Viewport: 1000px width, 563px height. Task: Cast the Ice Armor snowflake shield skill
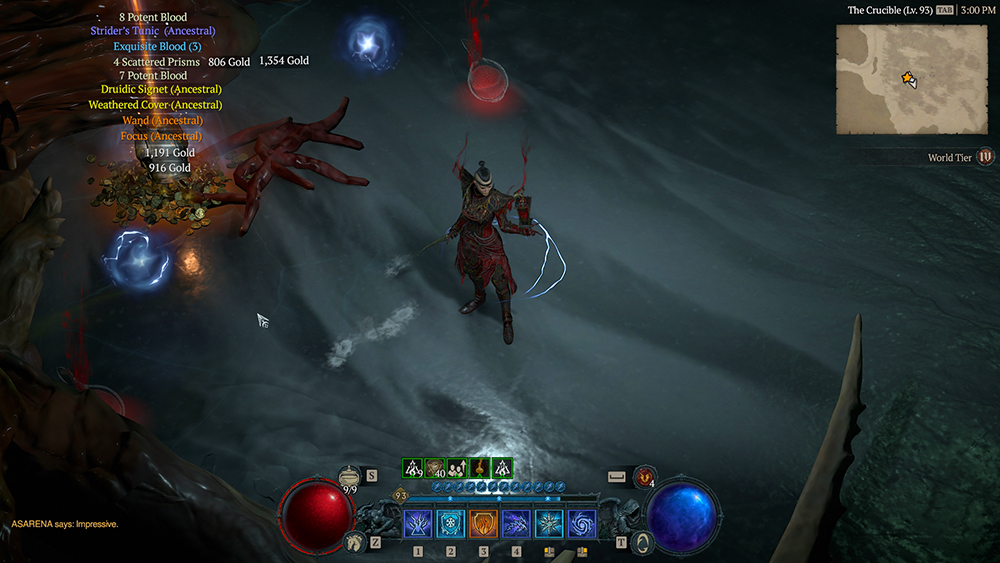pyautogui.click(x=450, y=523)
